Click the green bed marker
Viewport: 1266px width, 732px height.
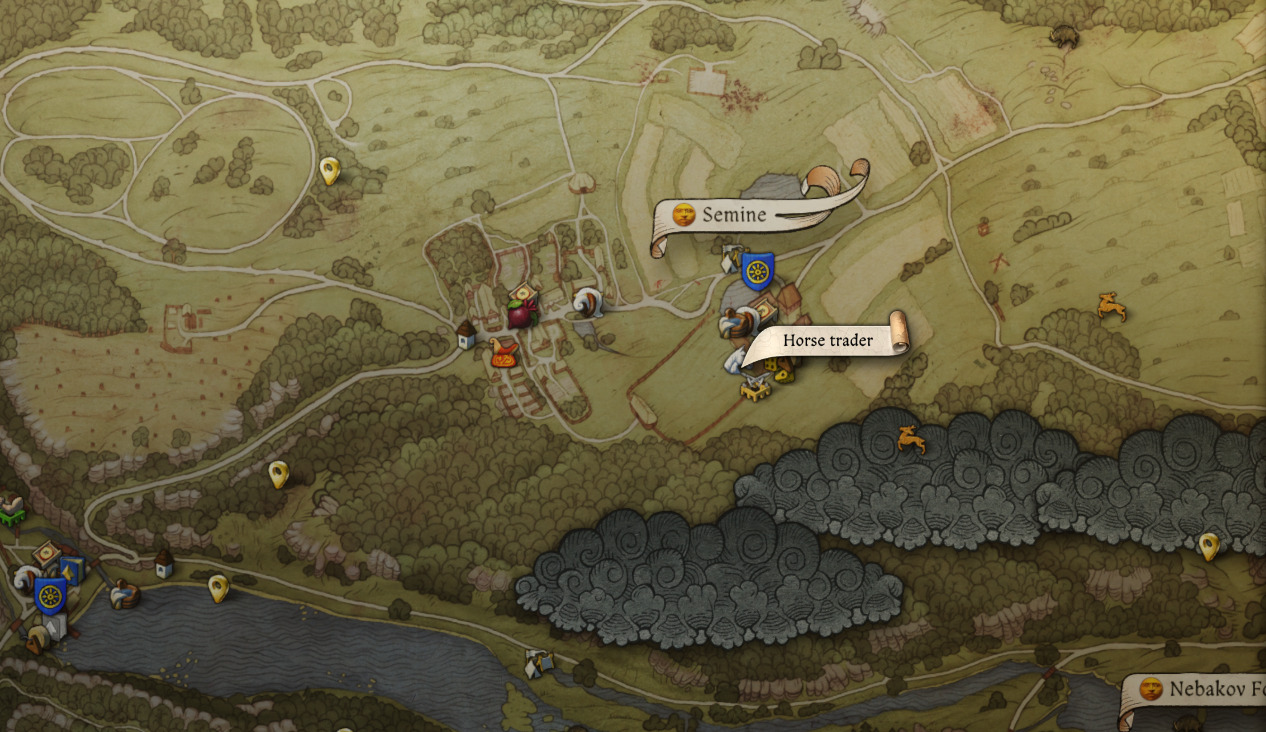[10, 512]
